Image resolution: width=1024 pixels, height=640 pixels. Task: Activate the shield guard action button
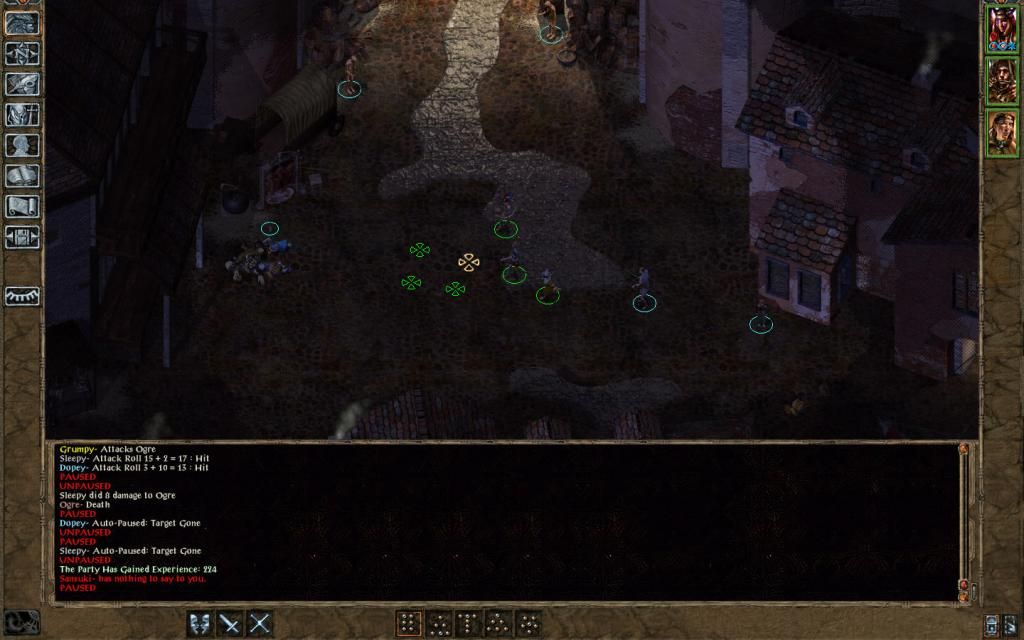pos(201,623)
